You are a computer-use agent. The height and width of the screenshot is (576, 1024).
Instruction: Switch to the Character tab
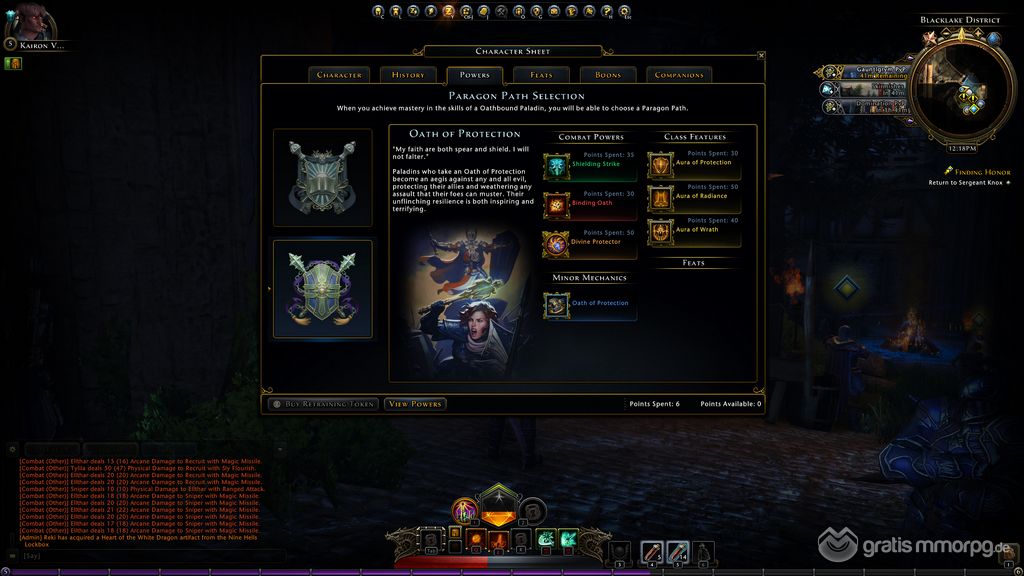click(339, 75)
